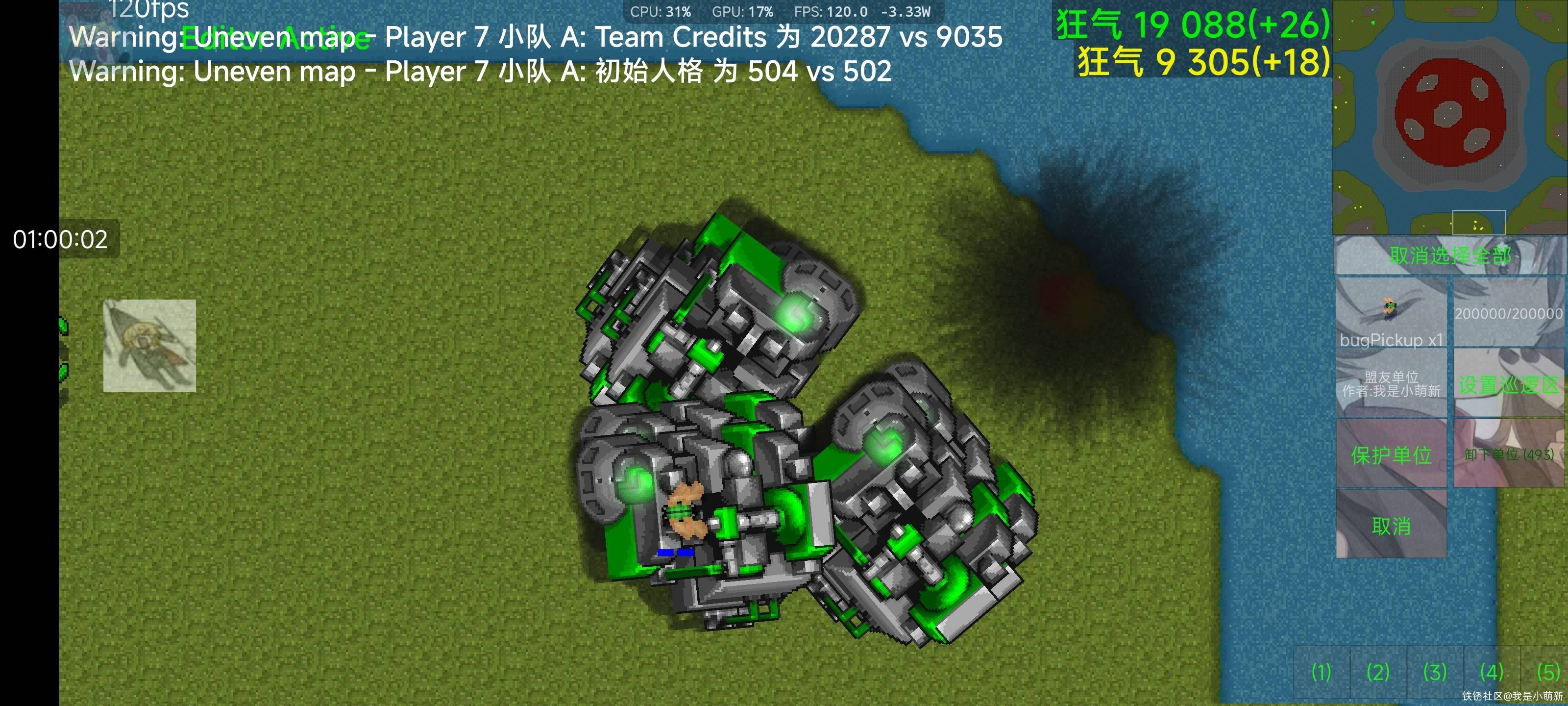The image size is (1568, 706).
Task: Select control group (1)
Action: (x=1321, y=672)
